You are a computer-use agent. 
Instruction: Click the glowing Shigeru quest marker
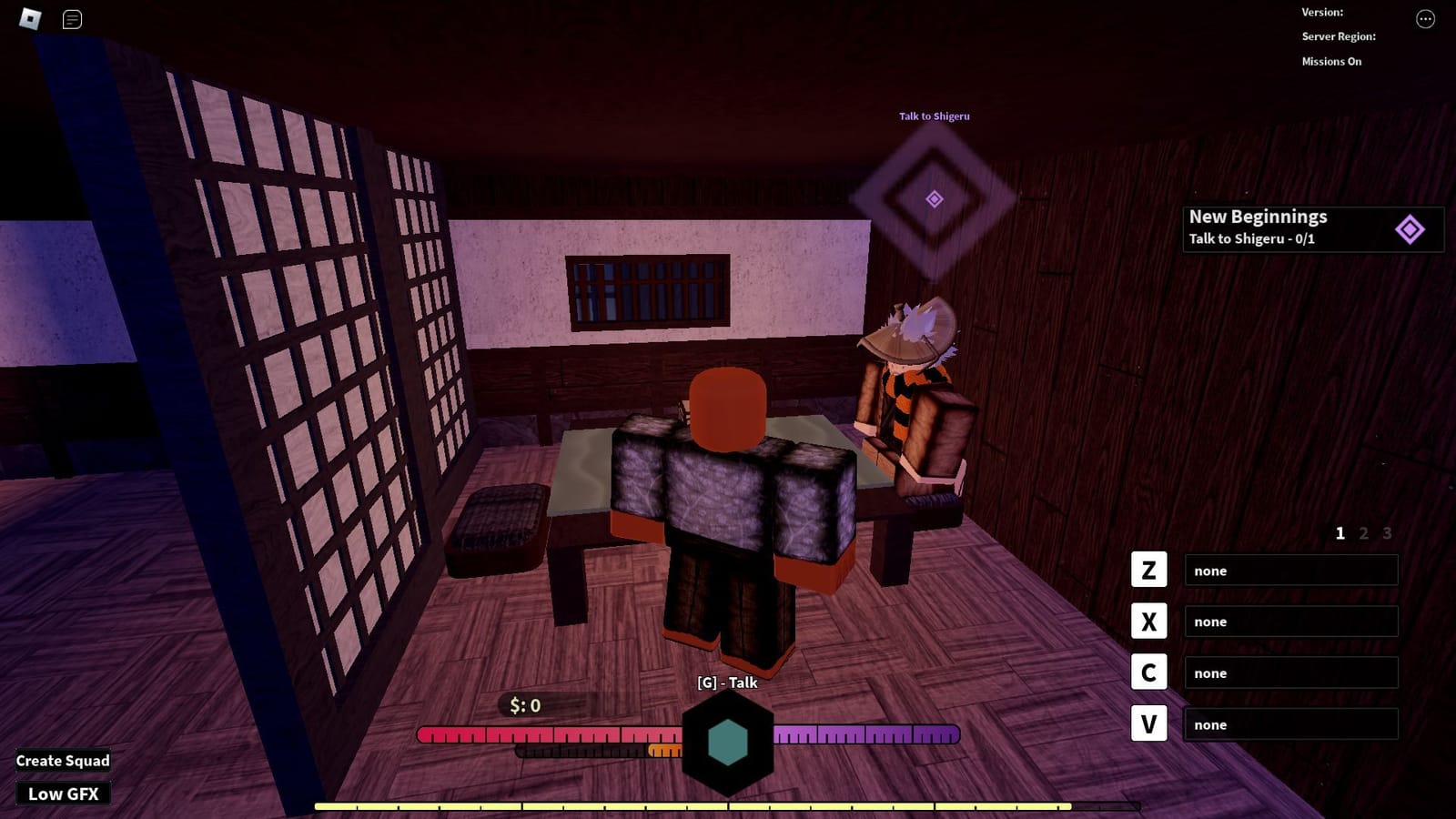[x=933, y=197]
